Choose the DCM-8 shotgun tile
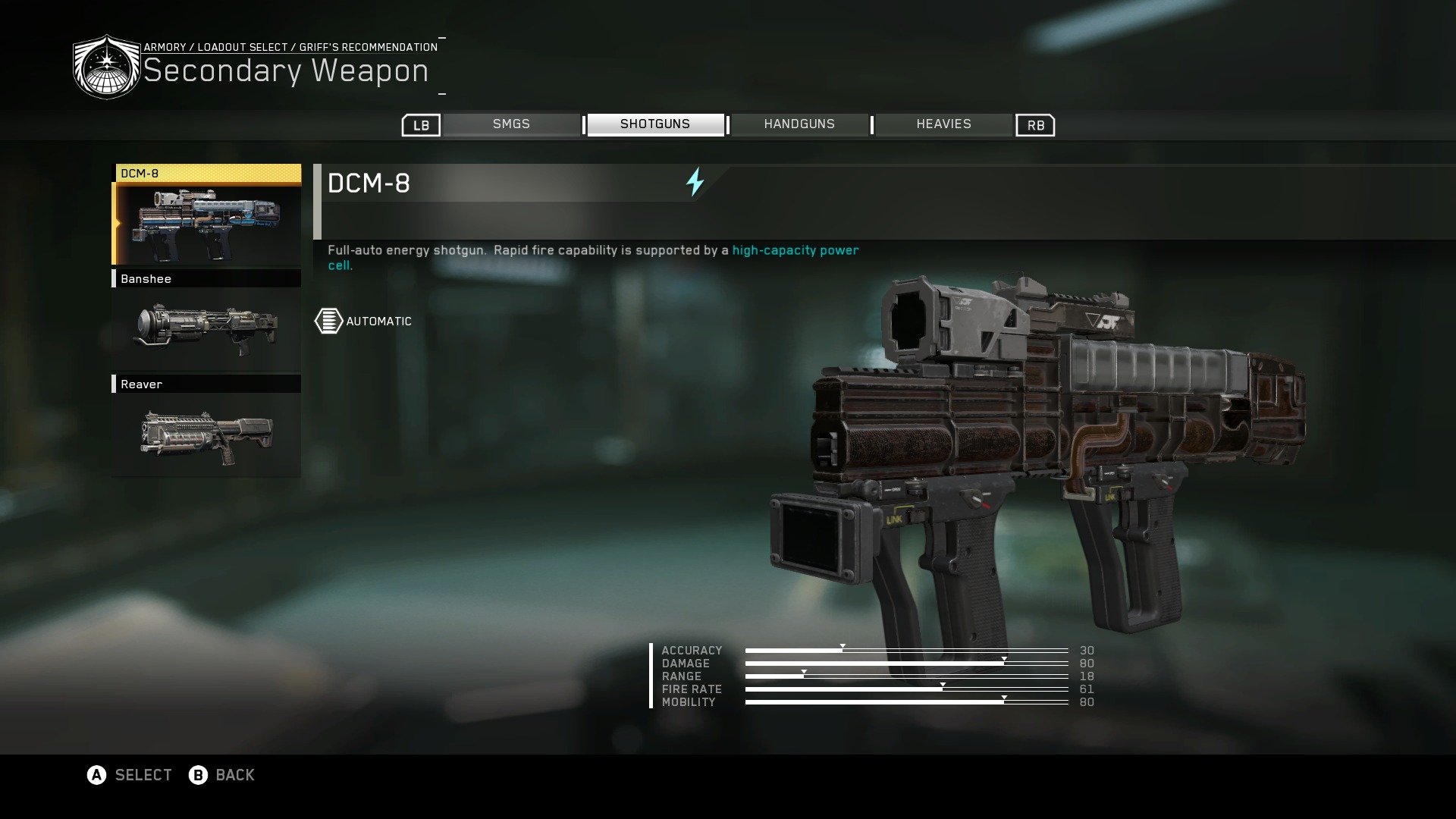Screen dimensions: 1456x819 point(206,216)
